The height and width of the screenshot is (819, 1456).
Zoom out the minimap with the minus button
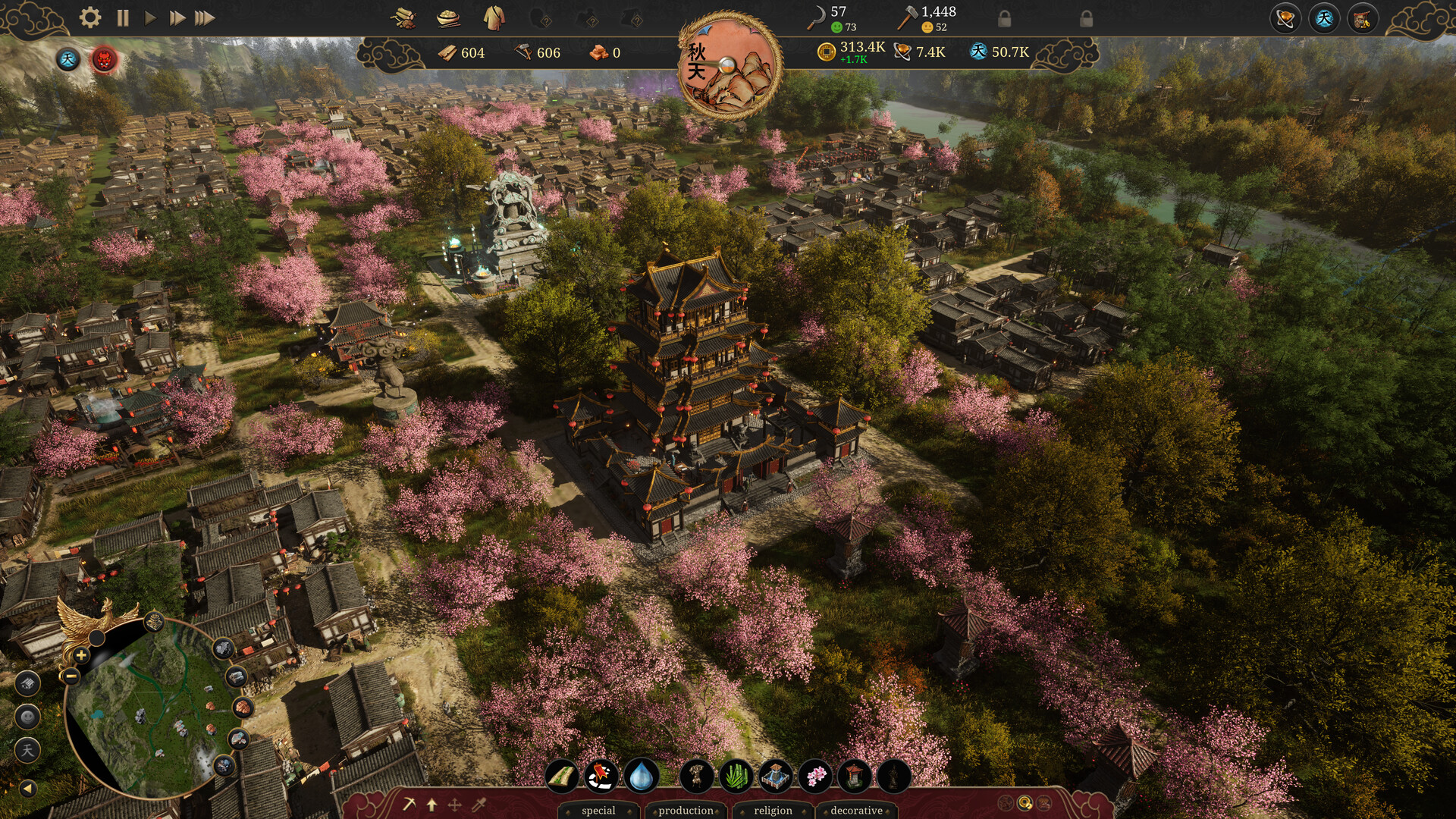click(x=71, y=676)
